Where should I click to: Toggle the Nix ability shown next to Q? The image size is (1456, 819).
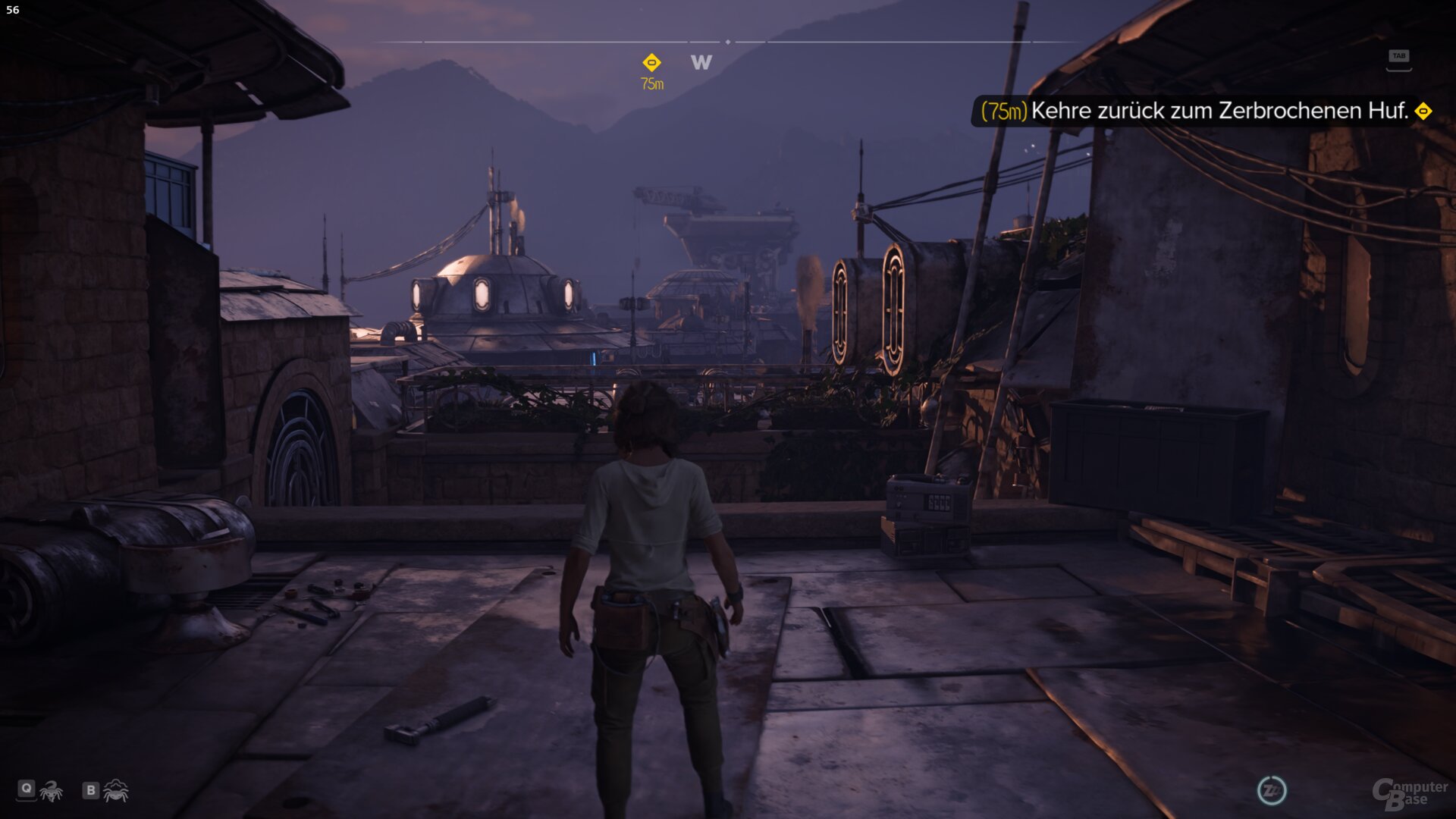50,790
